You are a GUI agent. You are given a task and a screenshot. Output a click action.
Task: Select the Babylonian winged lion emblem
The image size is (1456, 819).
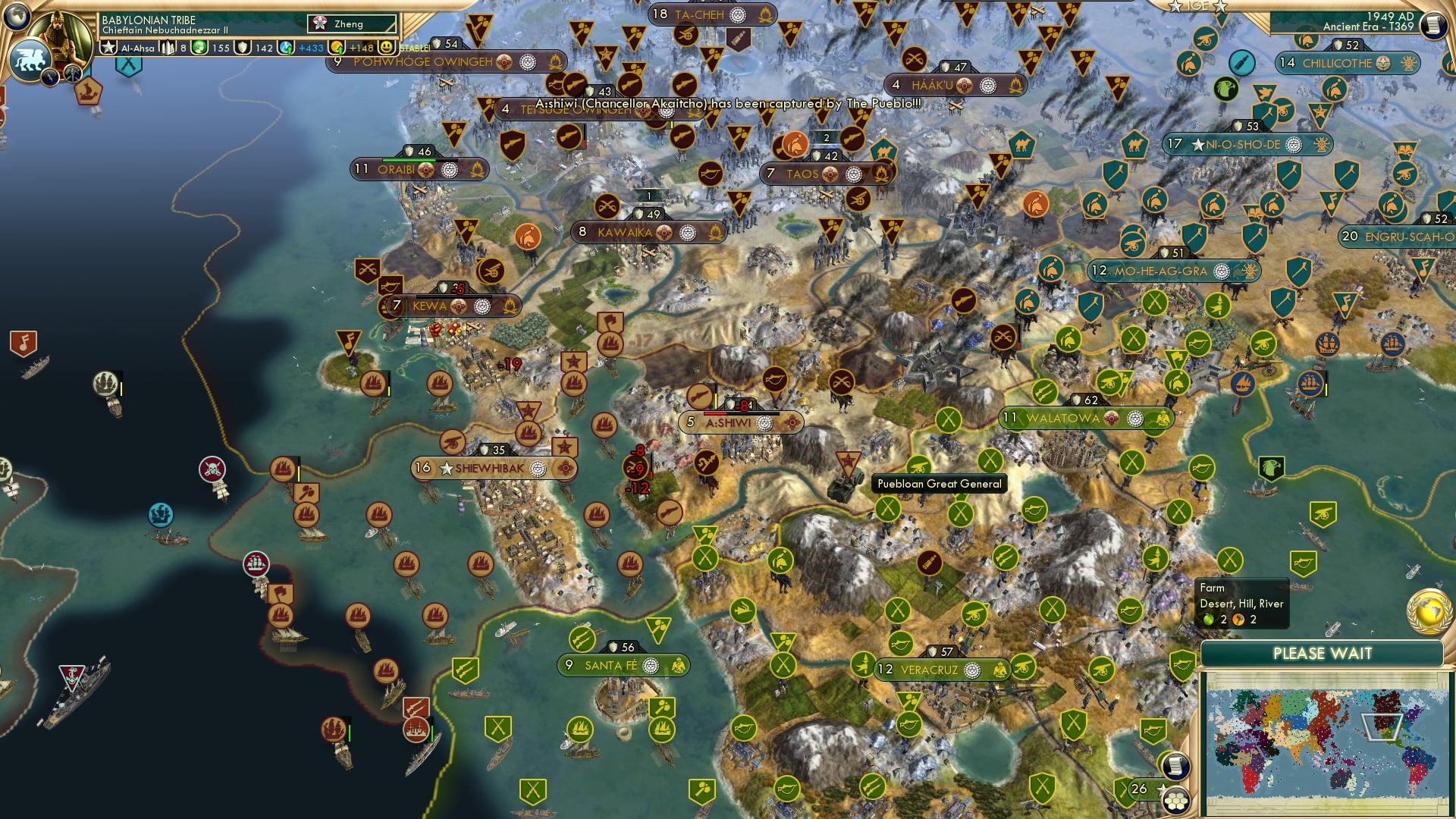(x=29, y=60)
